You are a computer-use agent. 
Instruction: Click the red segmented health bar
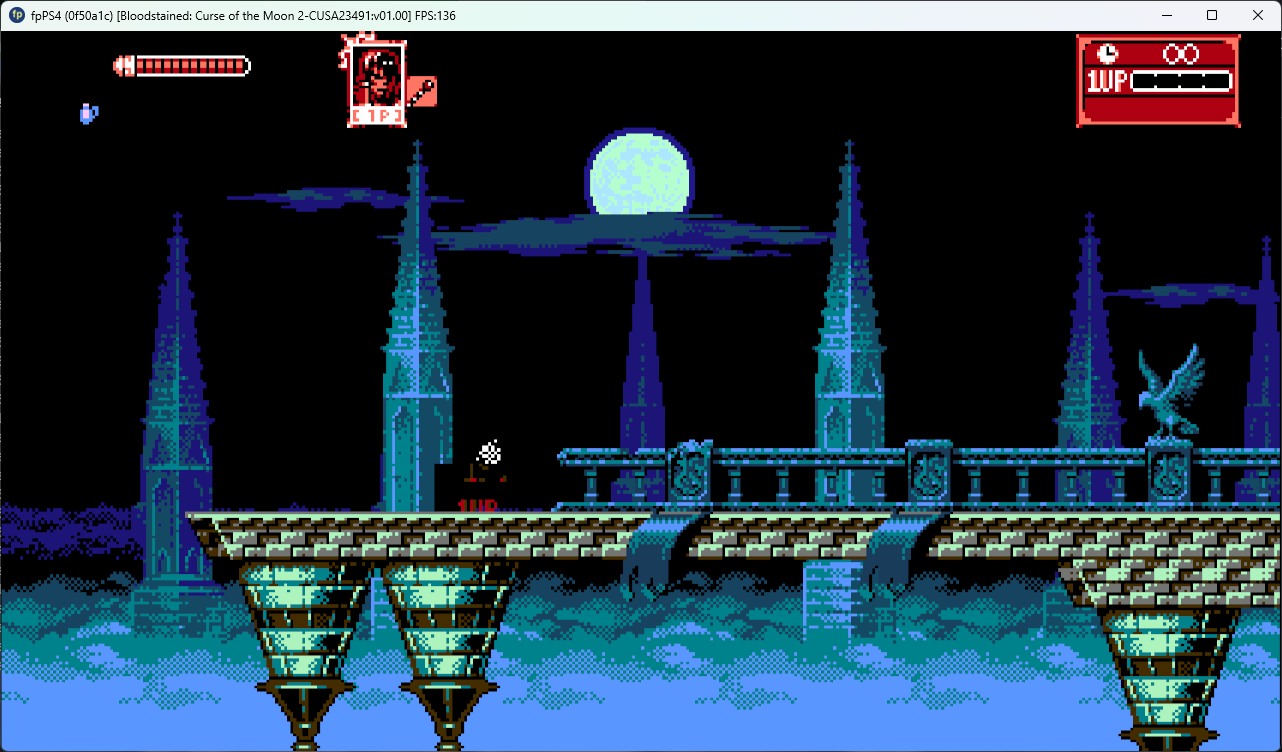click(190, 64)
